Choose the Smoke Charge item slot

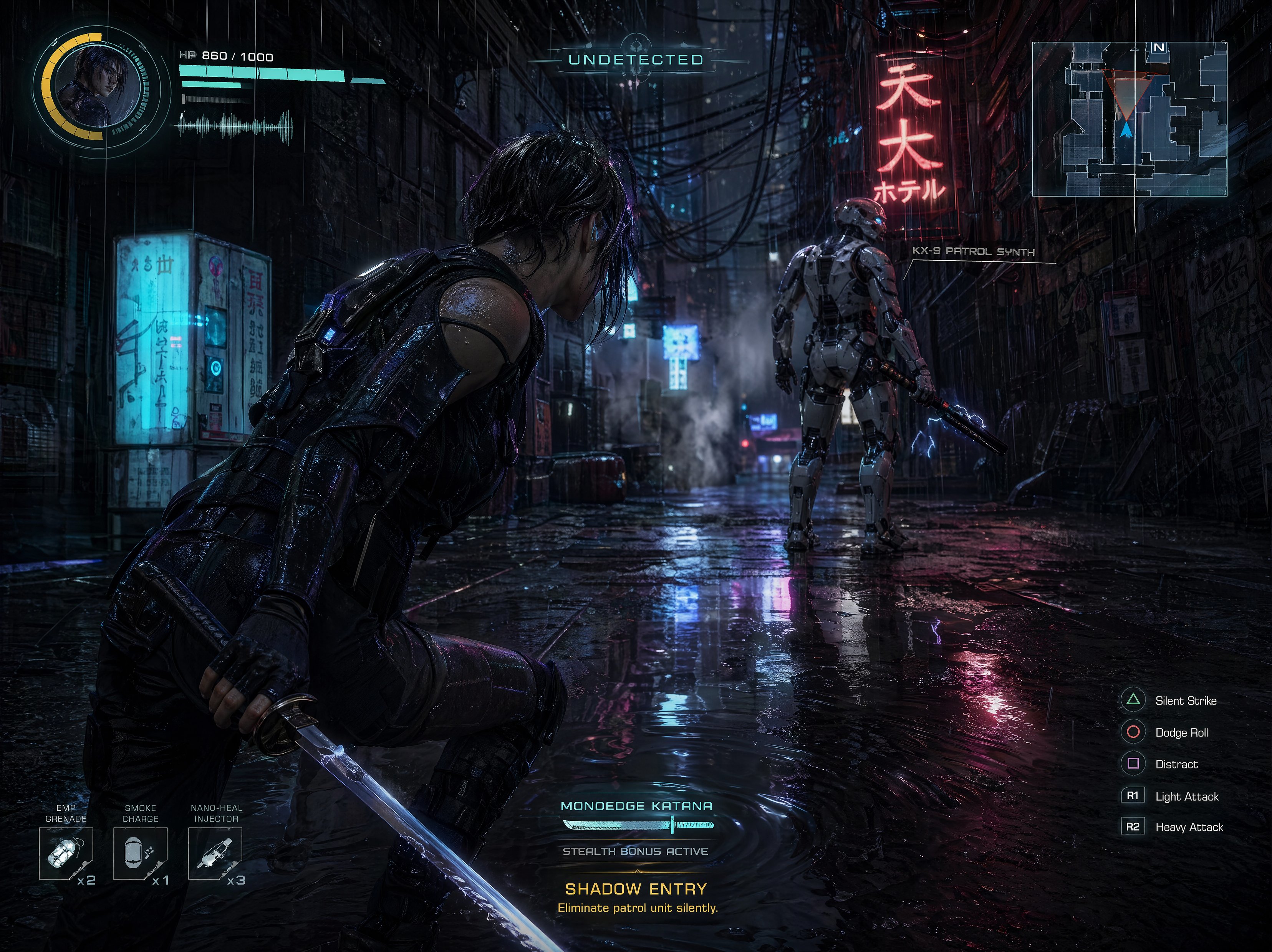[x=140, y=854]
